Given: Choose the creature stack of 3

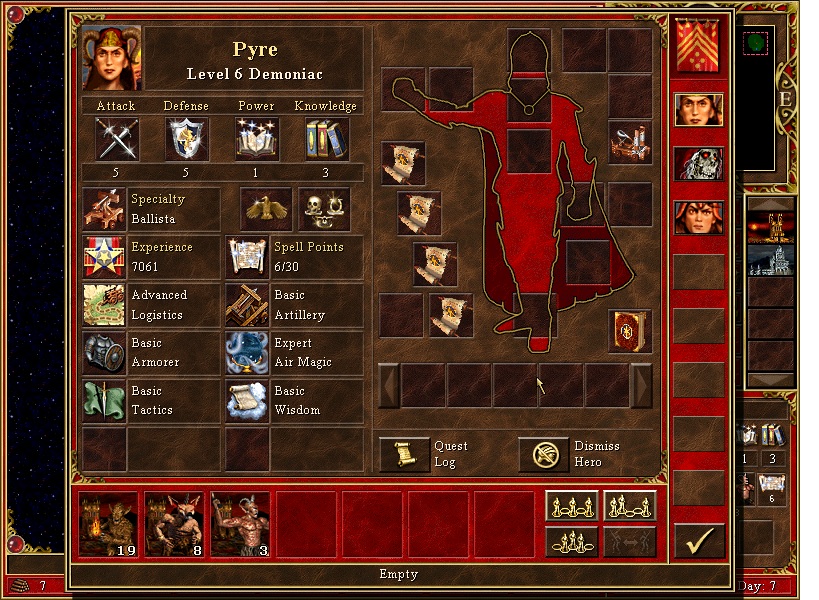Looking at the screenshot, I should pyautogui.click(x=241, y=523).
